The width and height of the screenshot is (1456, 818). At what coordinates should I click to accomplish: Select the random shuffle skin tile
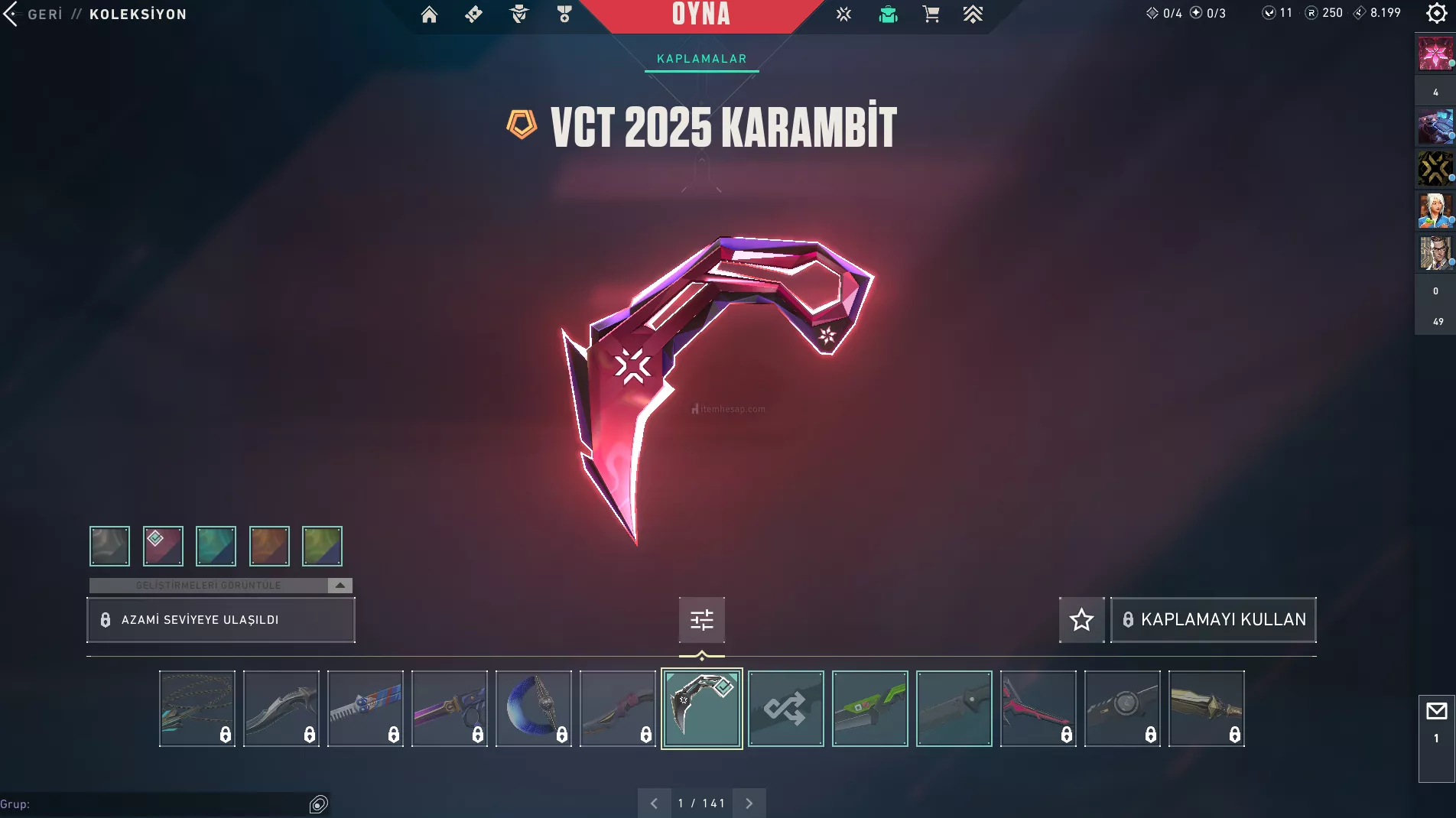click(x=785, y=709)
